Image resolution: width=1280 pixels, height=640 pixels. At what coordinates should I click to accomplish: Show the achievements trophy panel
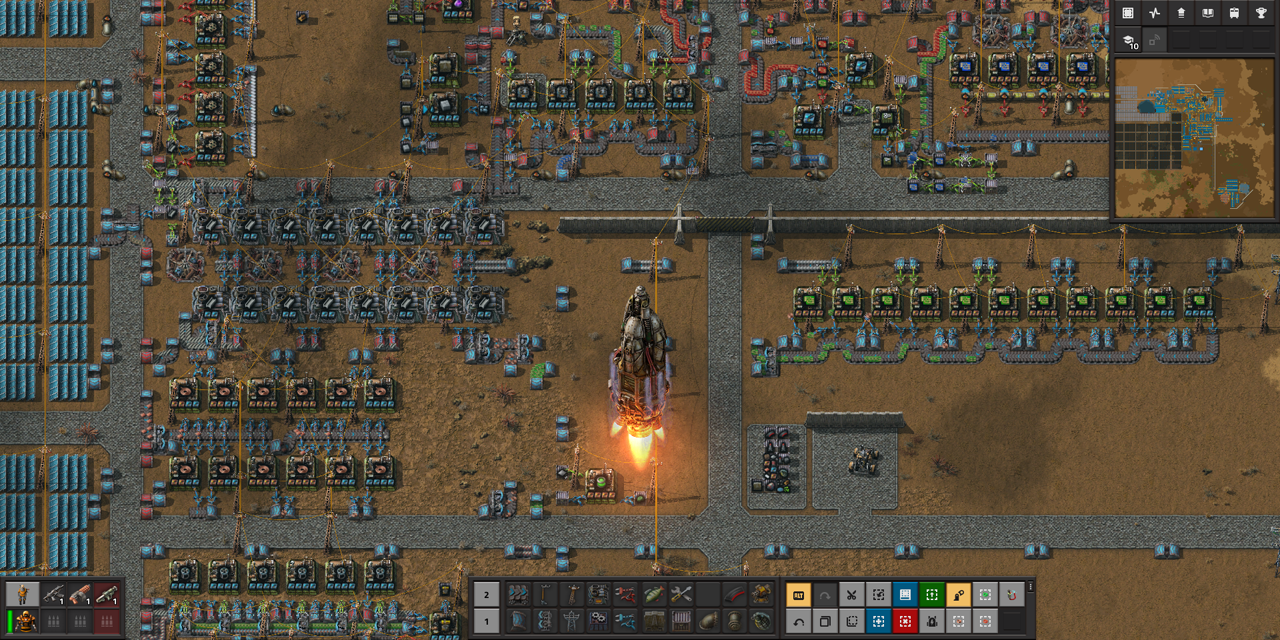pyautogui.click(x=1260, y=13)
